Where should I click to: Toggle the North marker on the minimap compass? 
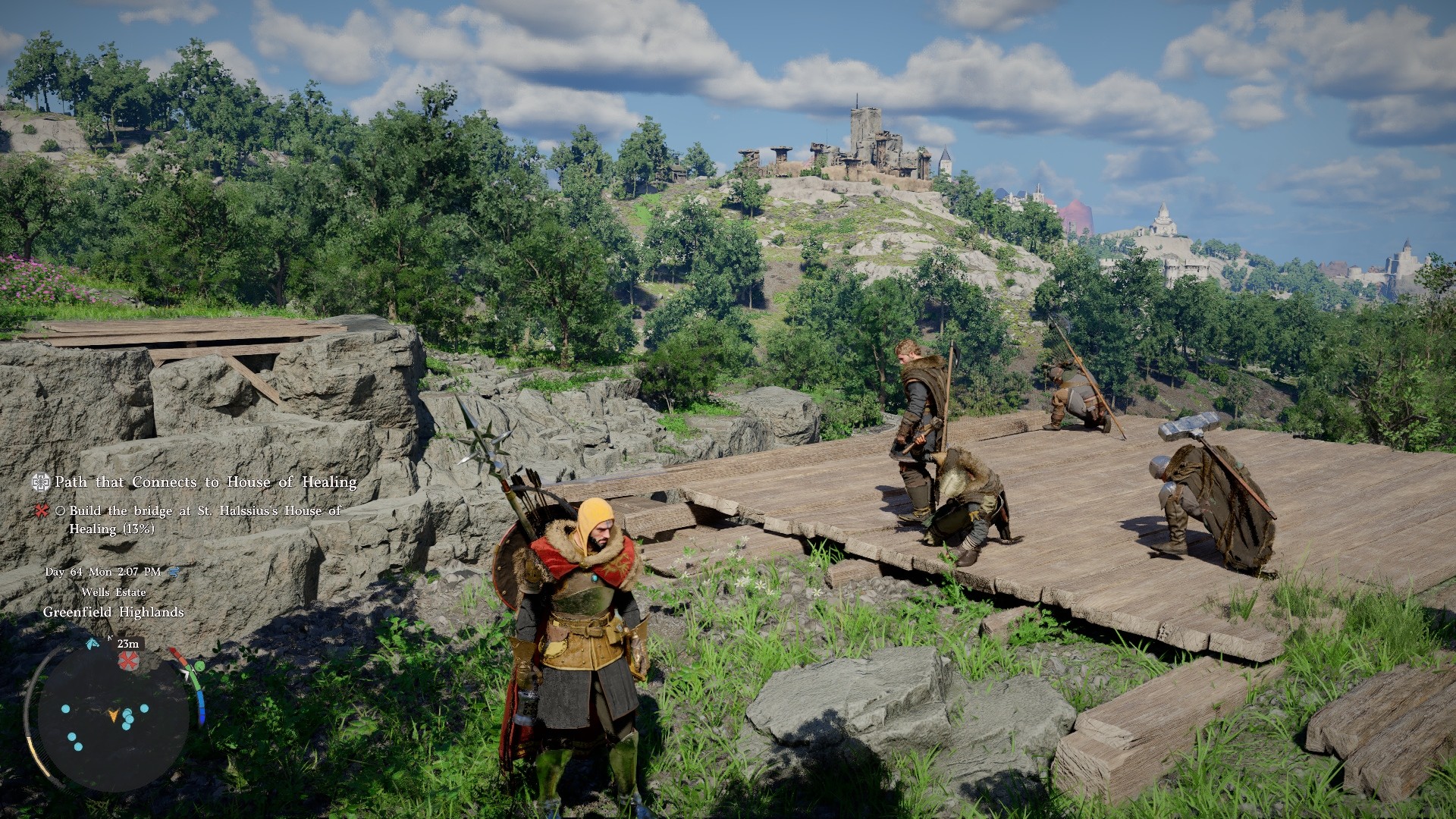(x=111, y=639)
